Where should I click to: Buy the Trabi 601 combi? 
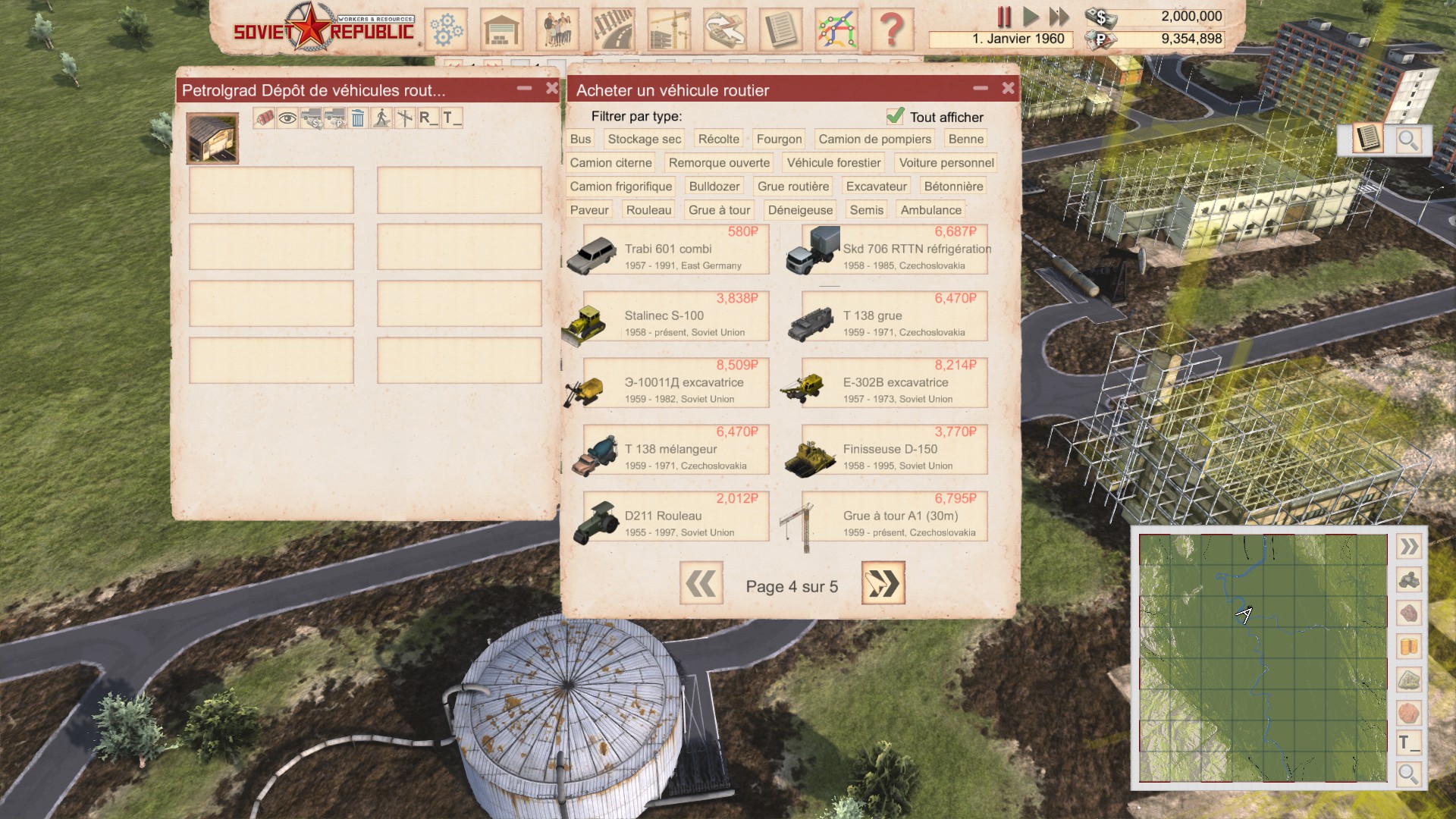tap(675, 250)
